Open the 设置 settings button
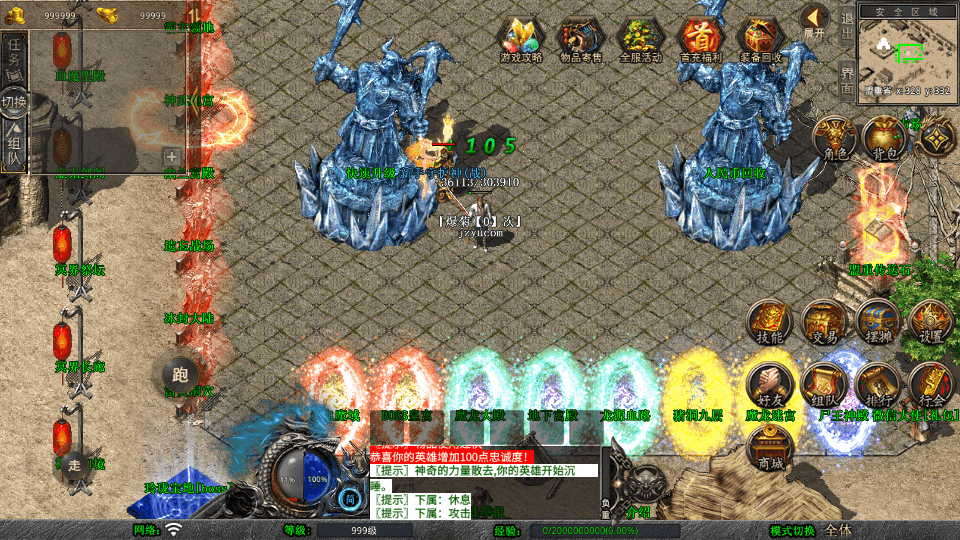The image size is (960, 540). click(x=931, y=322)
